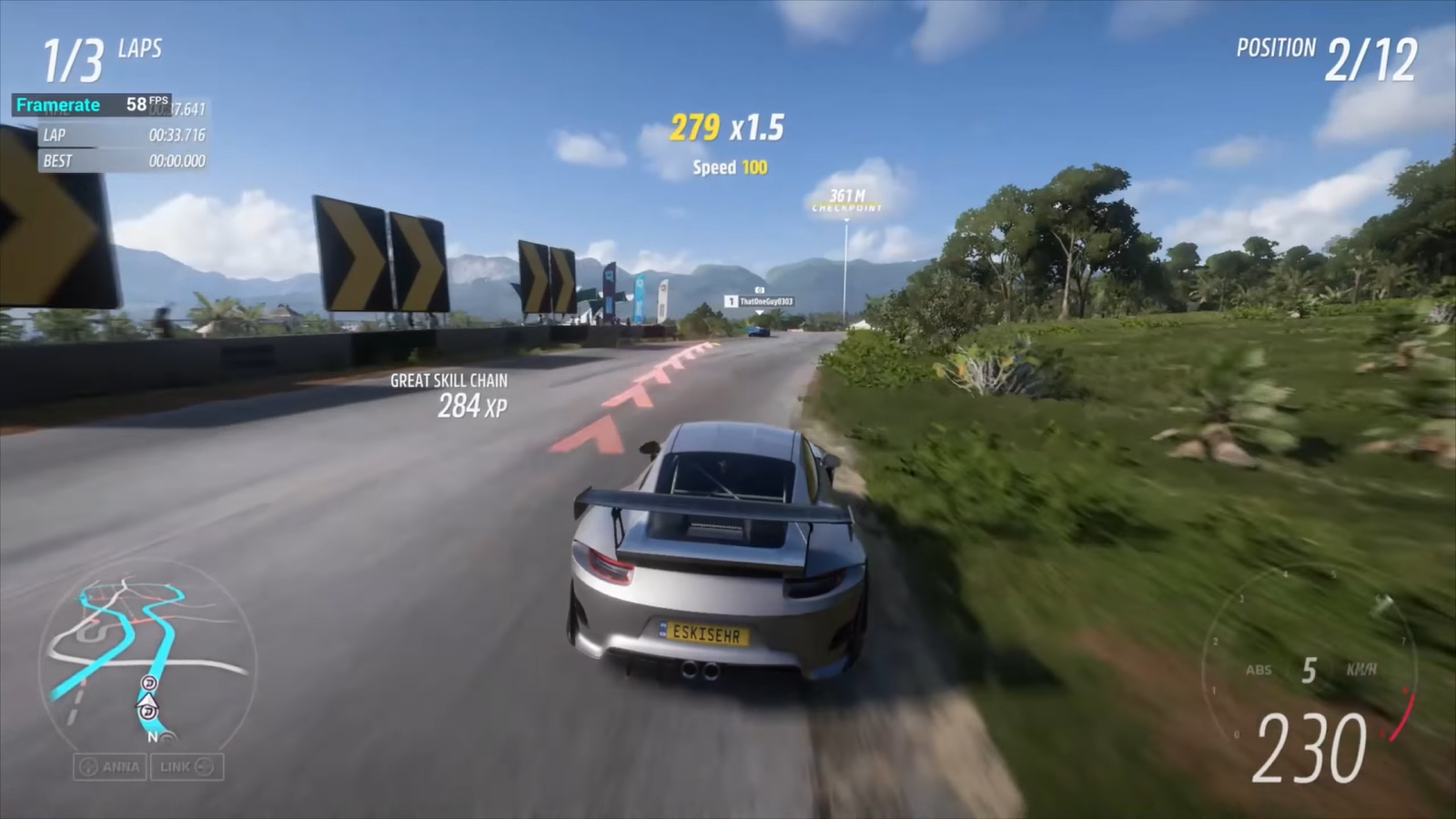Select the ThatOneGuy0303 player name tag
Image resolution: width=1456 pixels, height=819 pixels.
(x=760, y=301)
